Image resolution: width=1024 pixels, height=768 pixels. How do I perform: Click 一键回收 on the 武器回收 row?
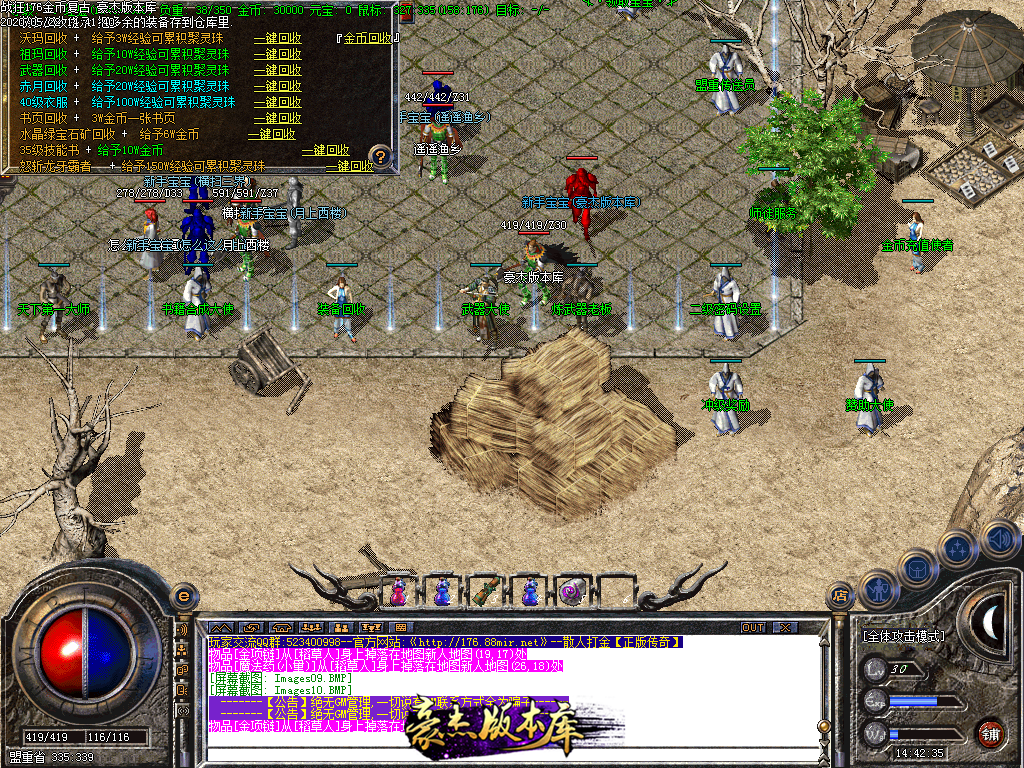pos(277,70)
